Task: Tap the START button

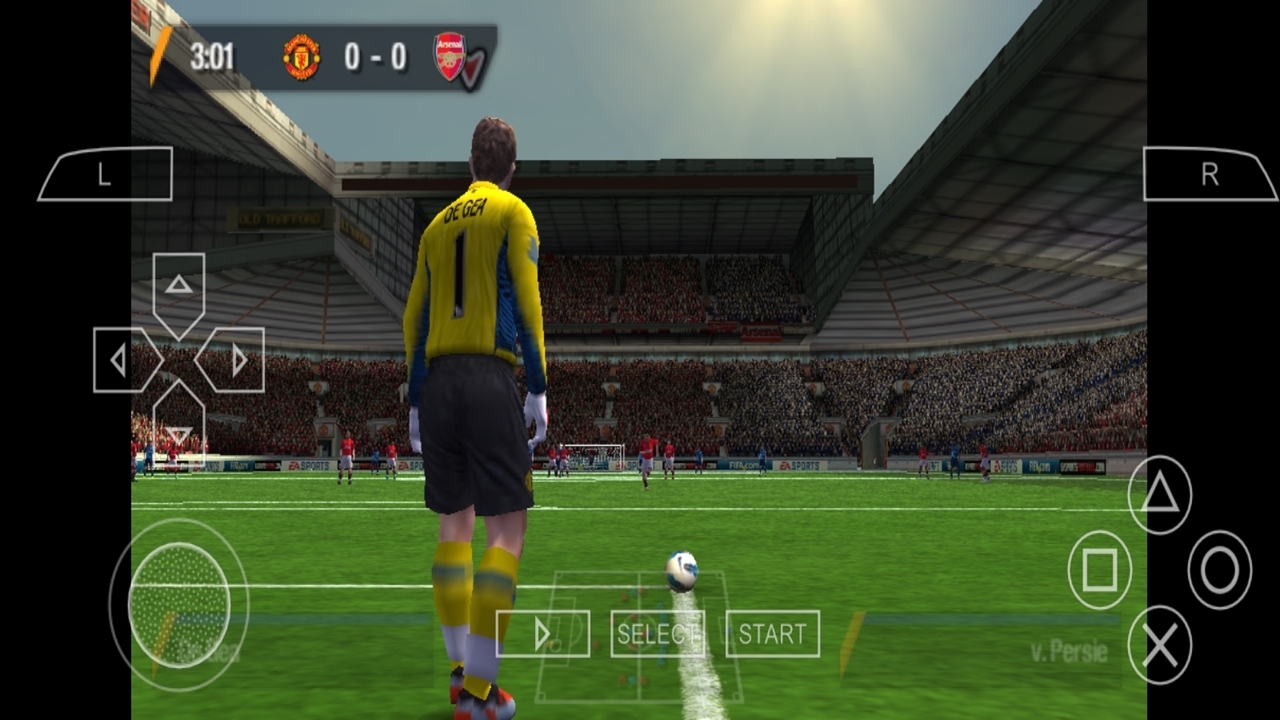Action: pyautogui.click(x=772, y=634)
